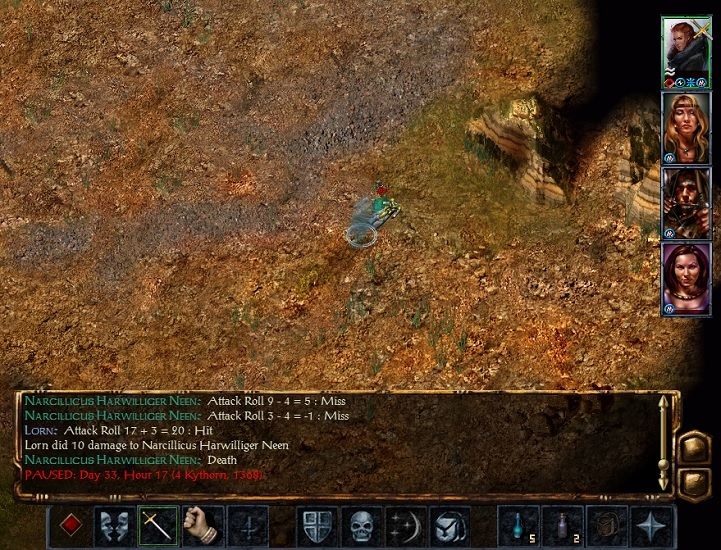Select the red-haired character portrait
The image size is (721, 550).
685,51
